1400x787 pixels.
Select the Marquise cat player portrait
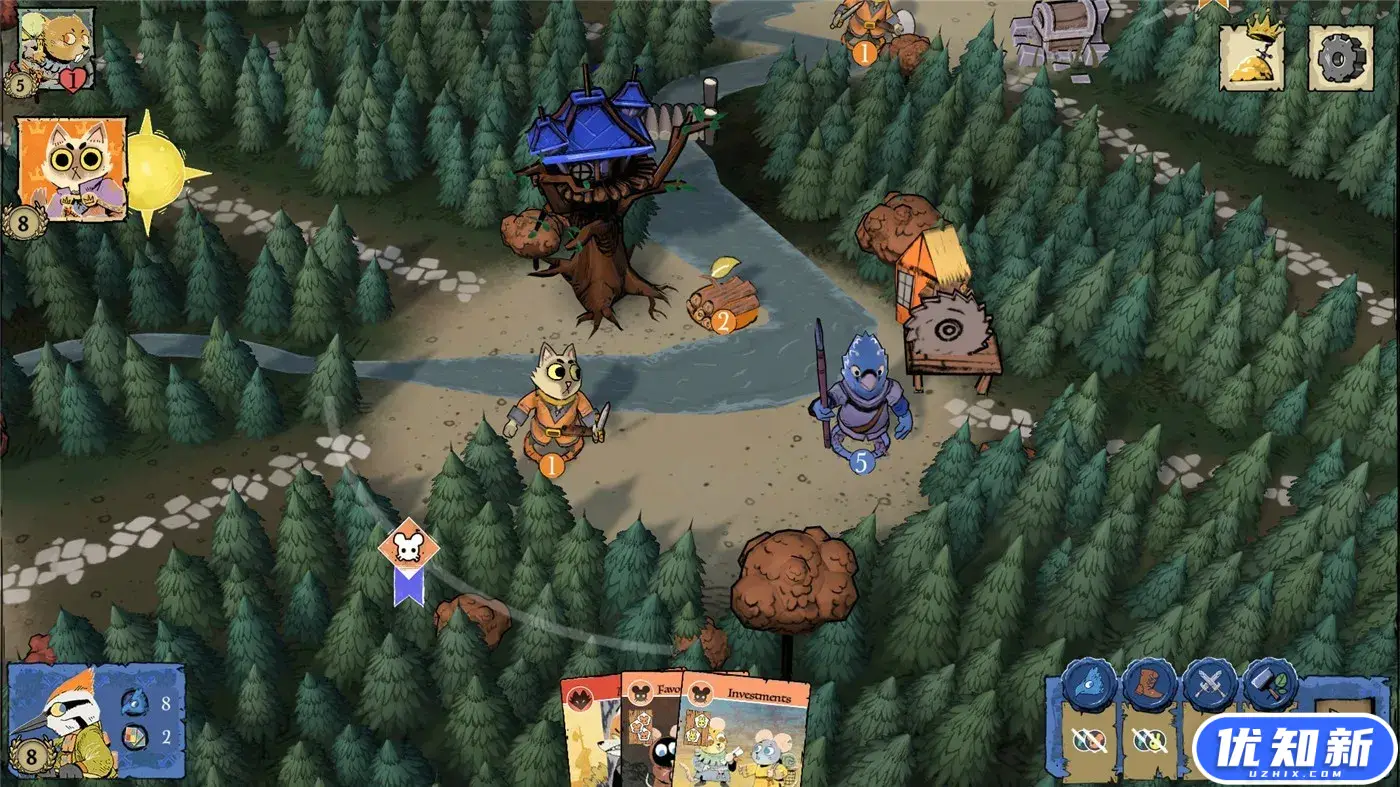(72, 168)
